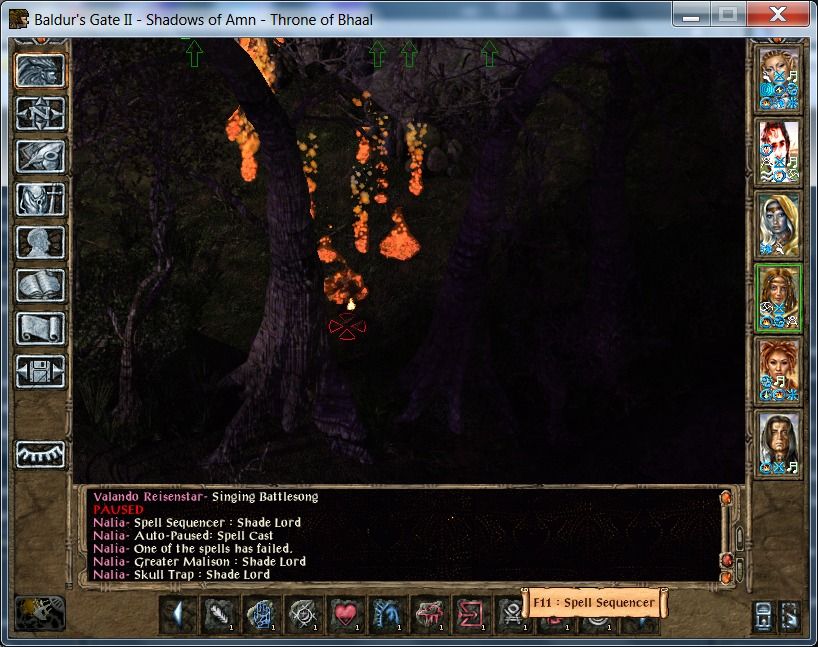Click the rest button with closed eye

pyautogui.click(x=41, y=455)
